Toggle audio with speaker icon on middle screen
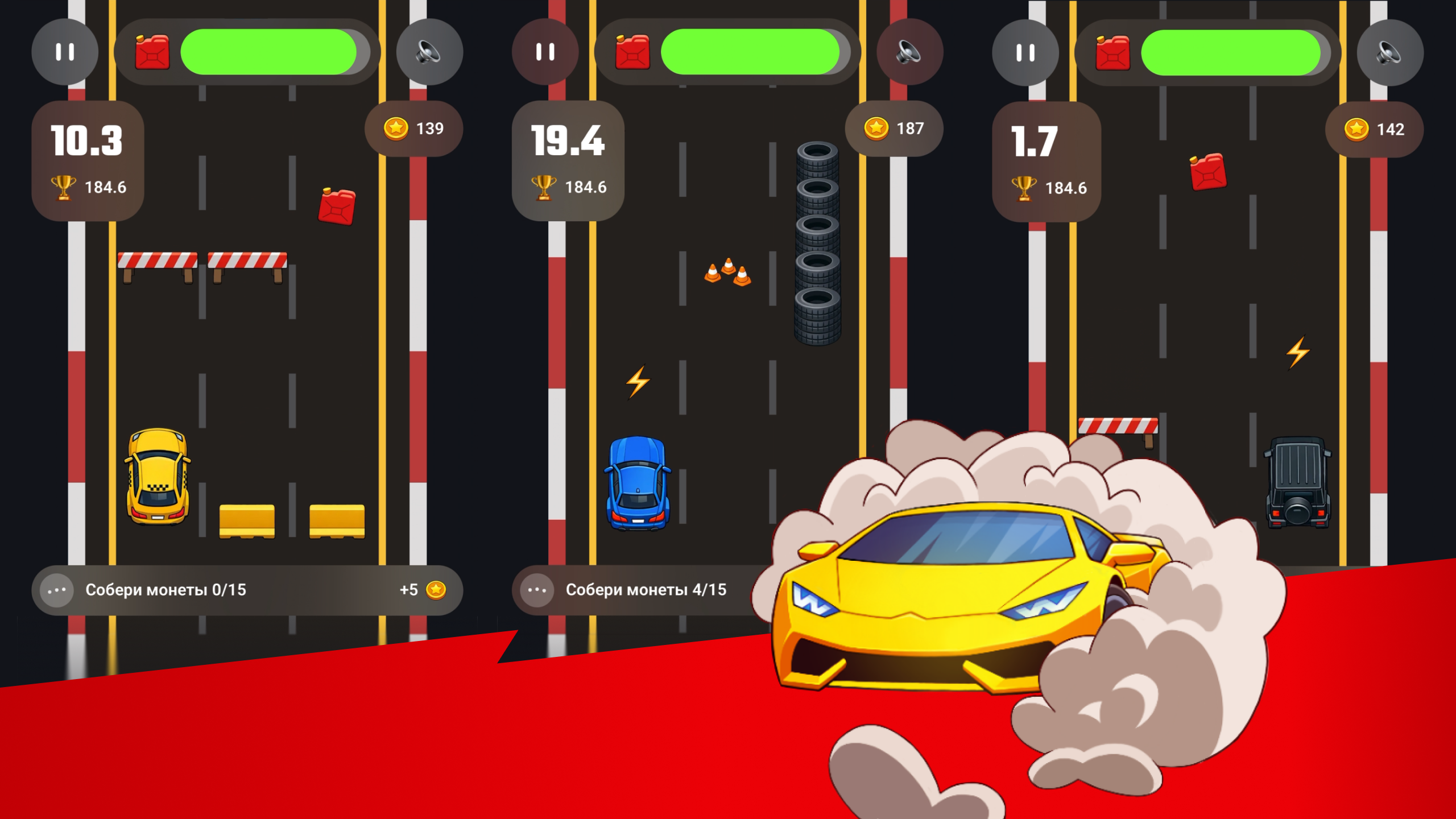 point(910,52)
